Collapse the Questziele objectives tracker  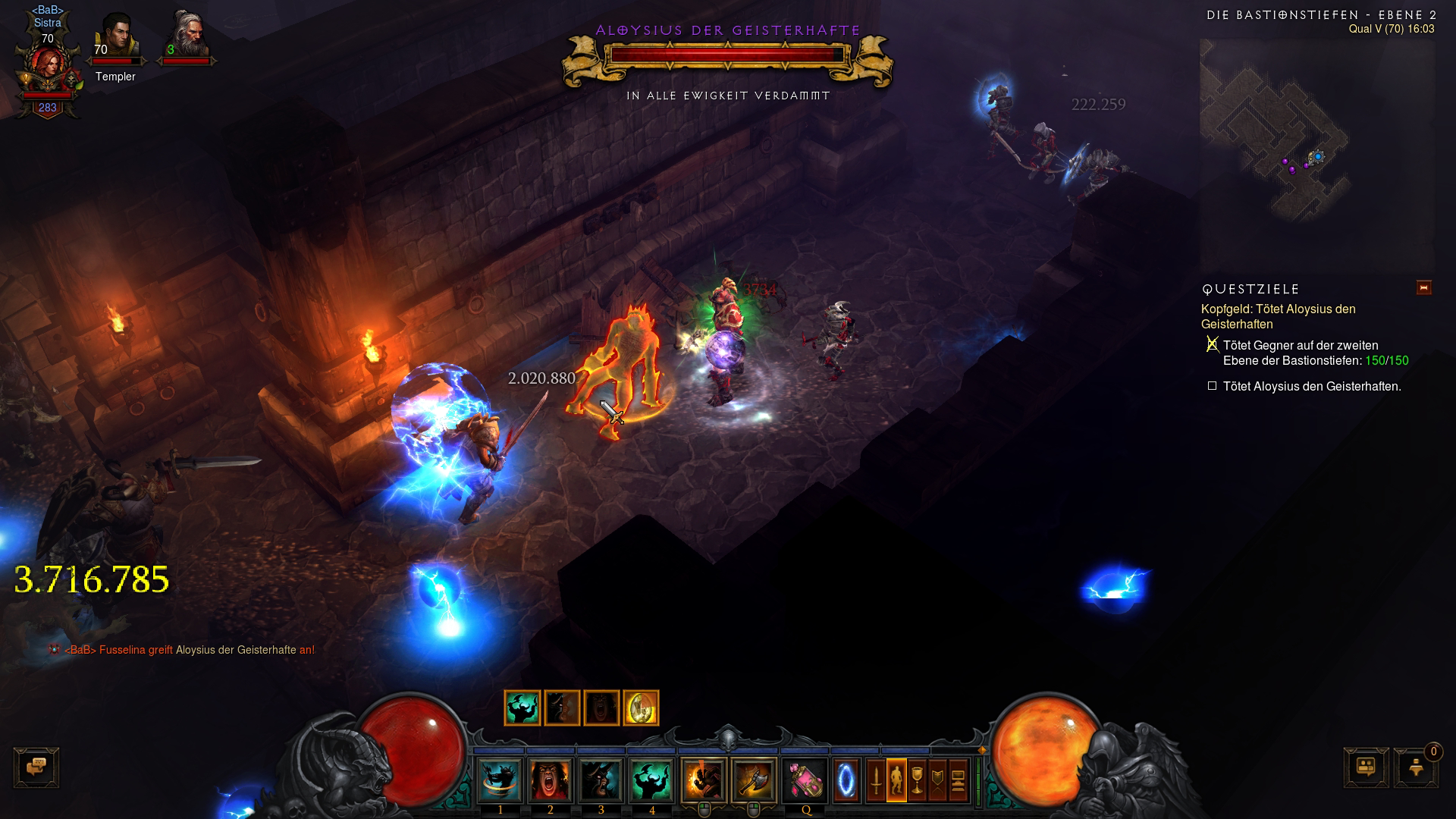pyautogui.click(x=1423, y=287)
